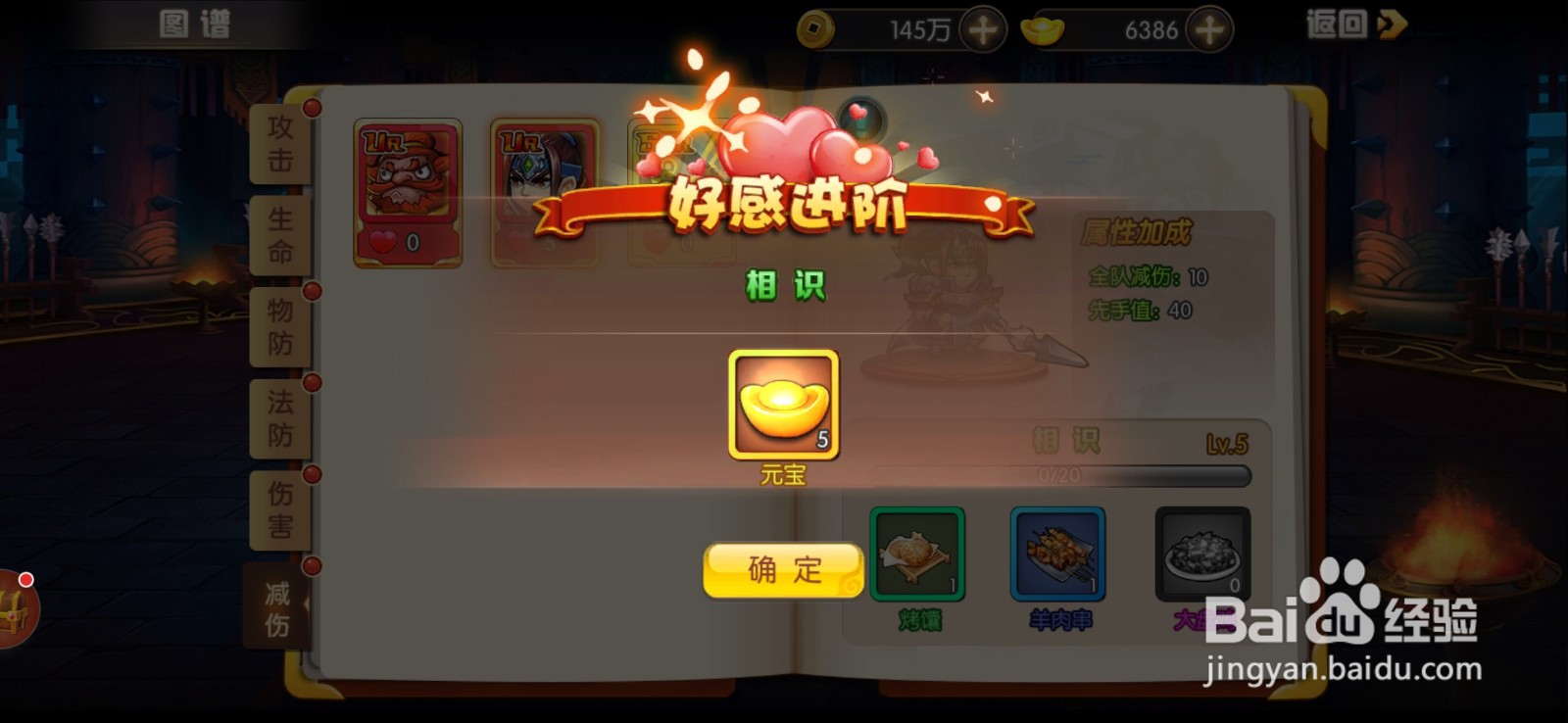Click the yellow double-arrow beside 返回
The height and width of the screenshot is (723, 1568).
click(1390, 24)
